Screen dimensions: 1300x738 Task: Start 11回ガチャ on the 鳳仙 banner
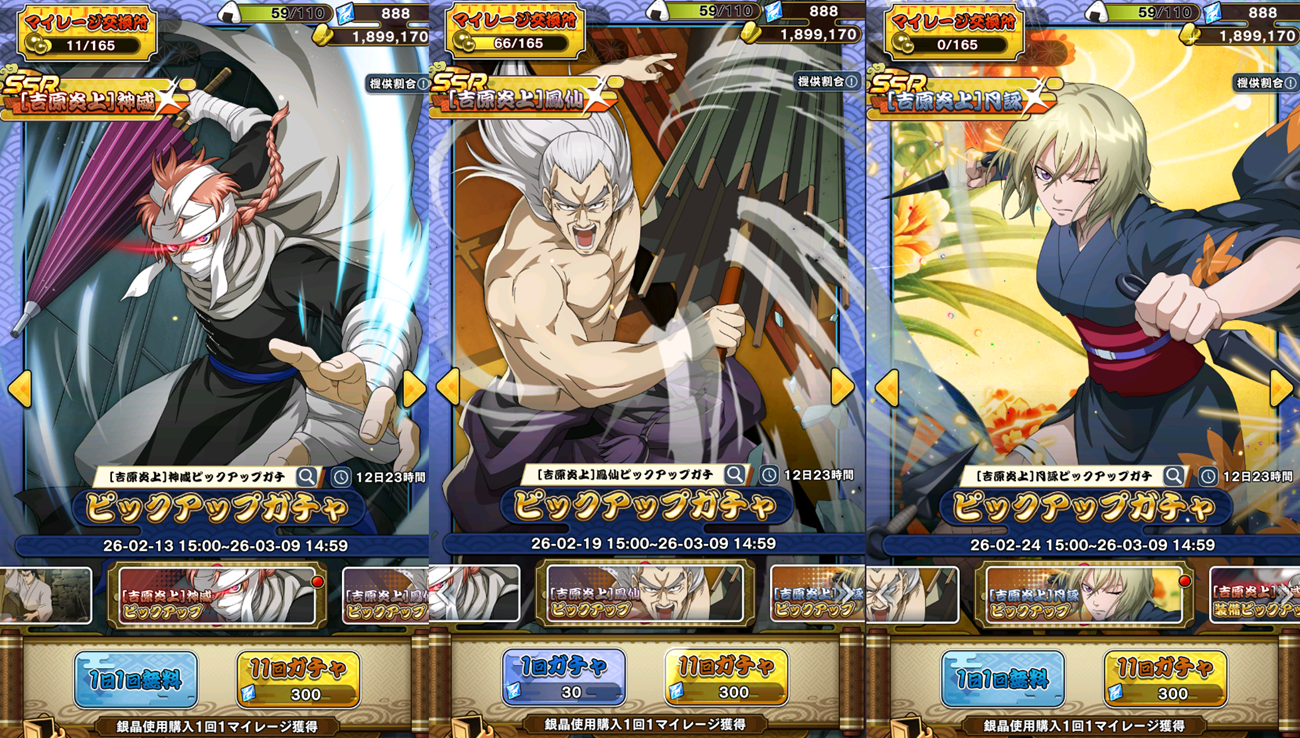pyautogui.click(x=726, y=677)
